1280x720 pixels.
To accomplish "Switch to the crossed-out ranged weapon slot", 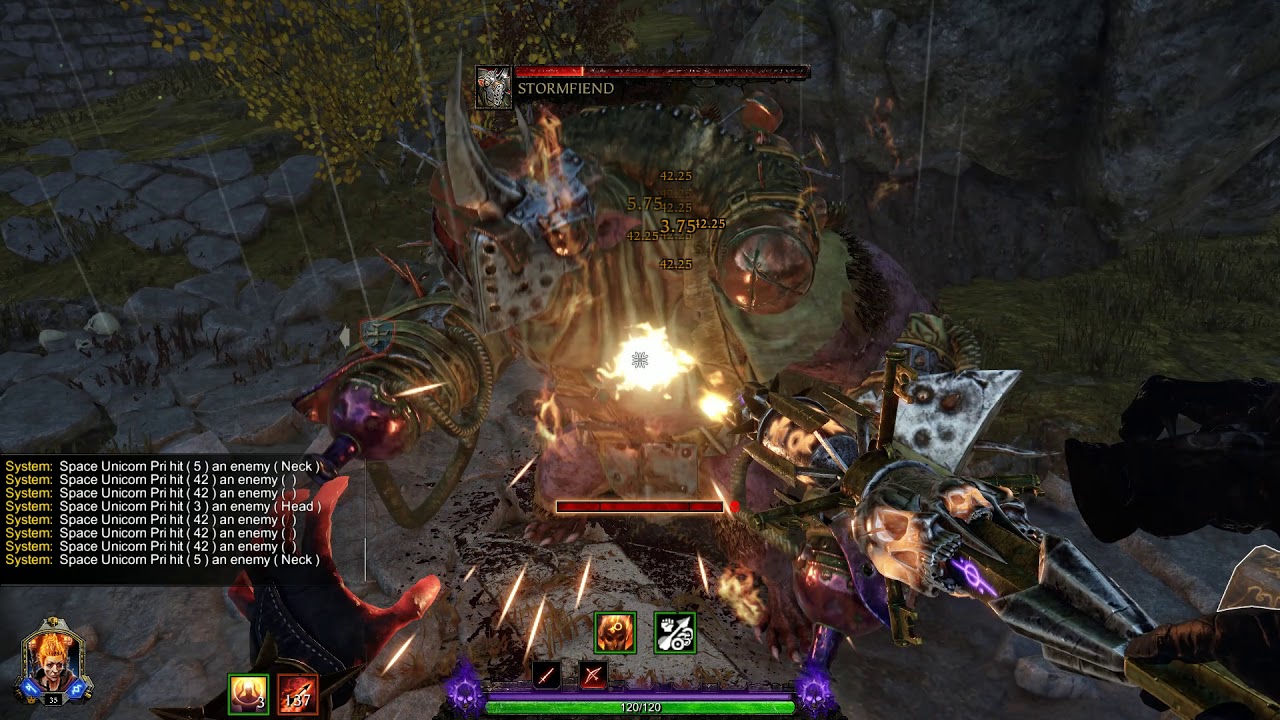I will [x=593, y=676].
